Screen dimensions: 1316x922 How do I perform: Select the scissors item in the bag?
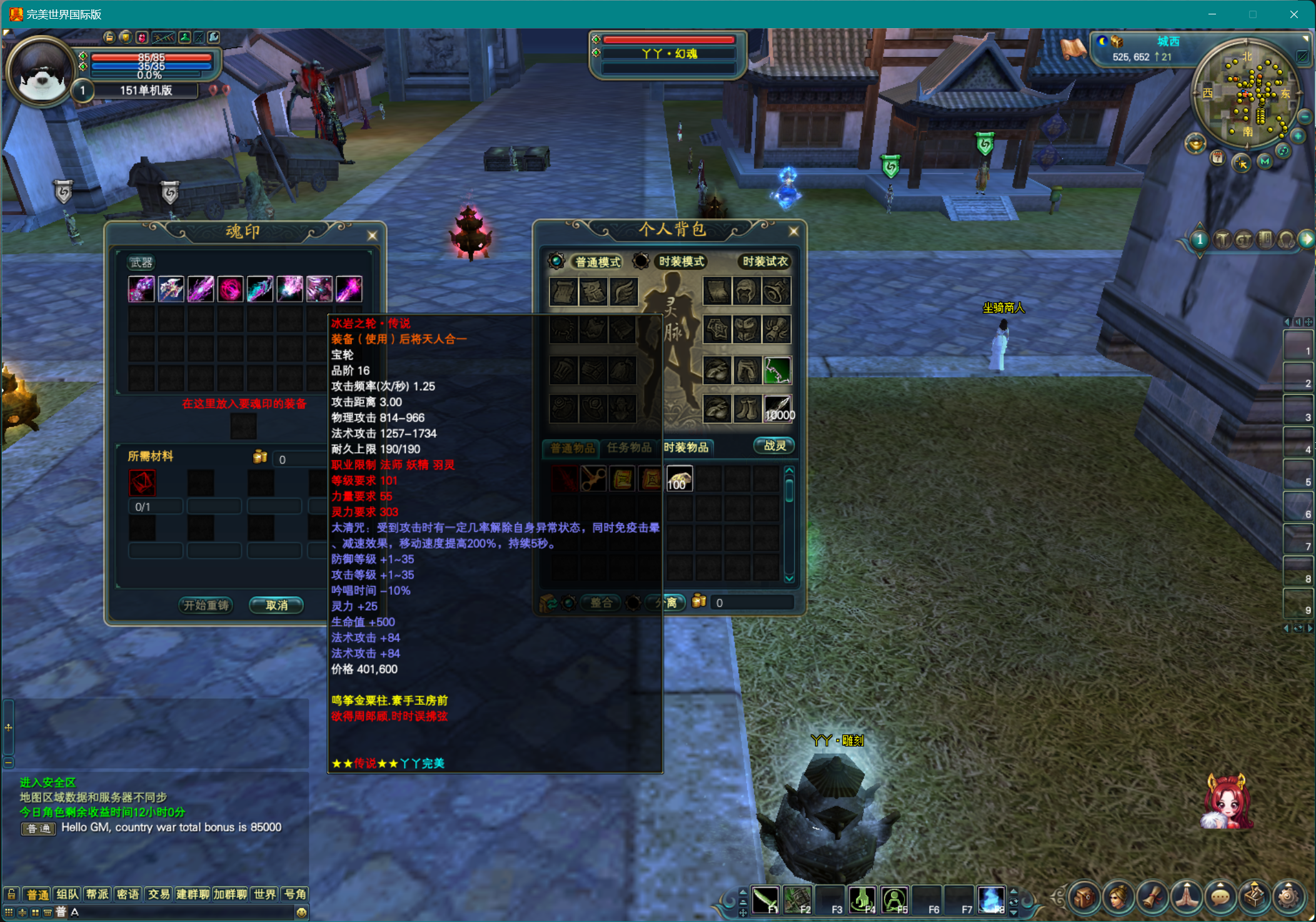tap(593, 479)
